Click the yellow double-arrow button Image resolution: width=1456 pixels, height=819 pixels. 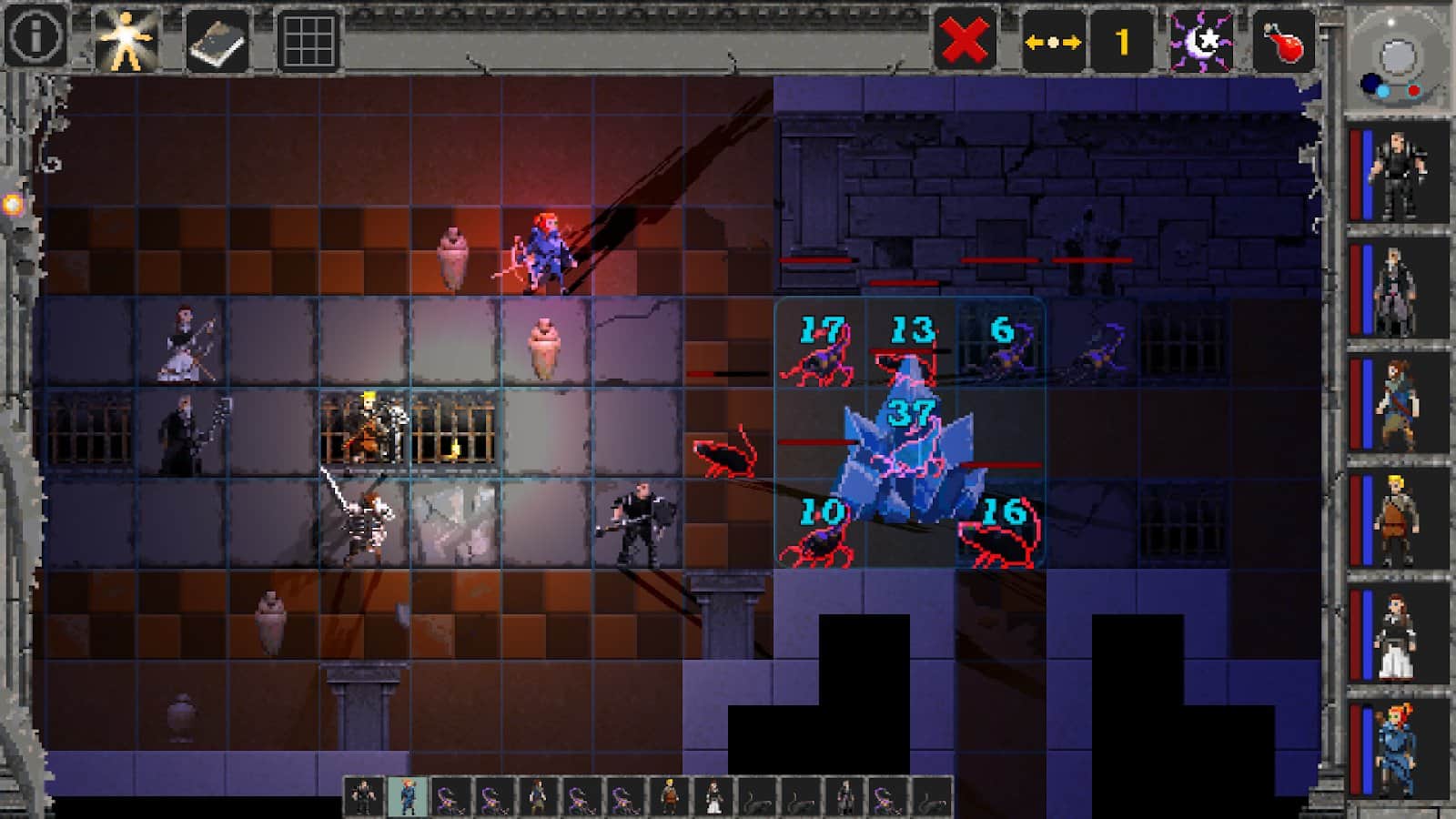click(1053, 41)
